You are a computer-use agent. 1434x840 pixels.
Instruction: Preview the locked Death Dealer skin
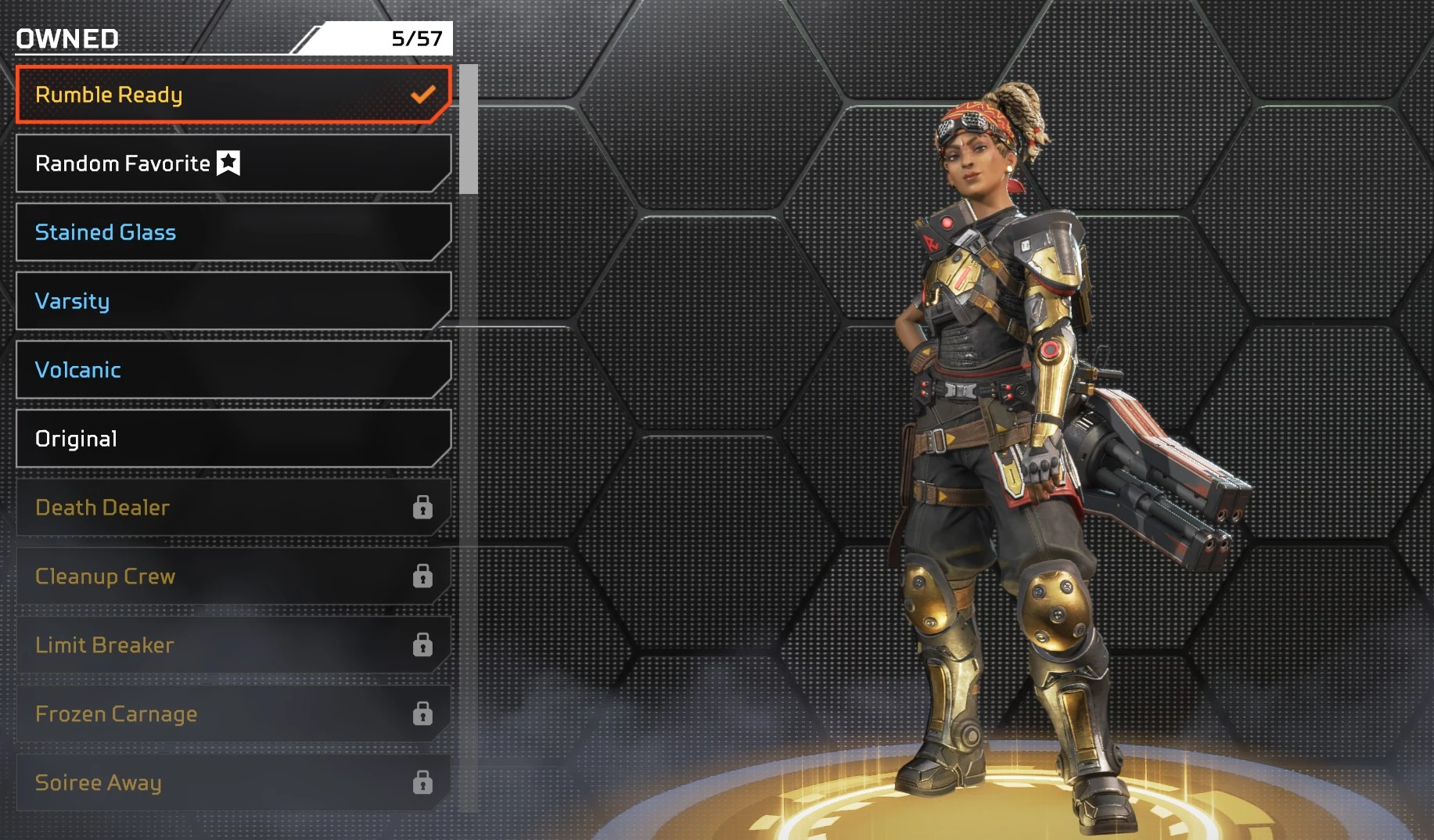[233, 508]
